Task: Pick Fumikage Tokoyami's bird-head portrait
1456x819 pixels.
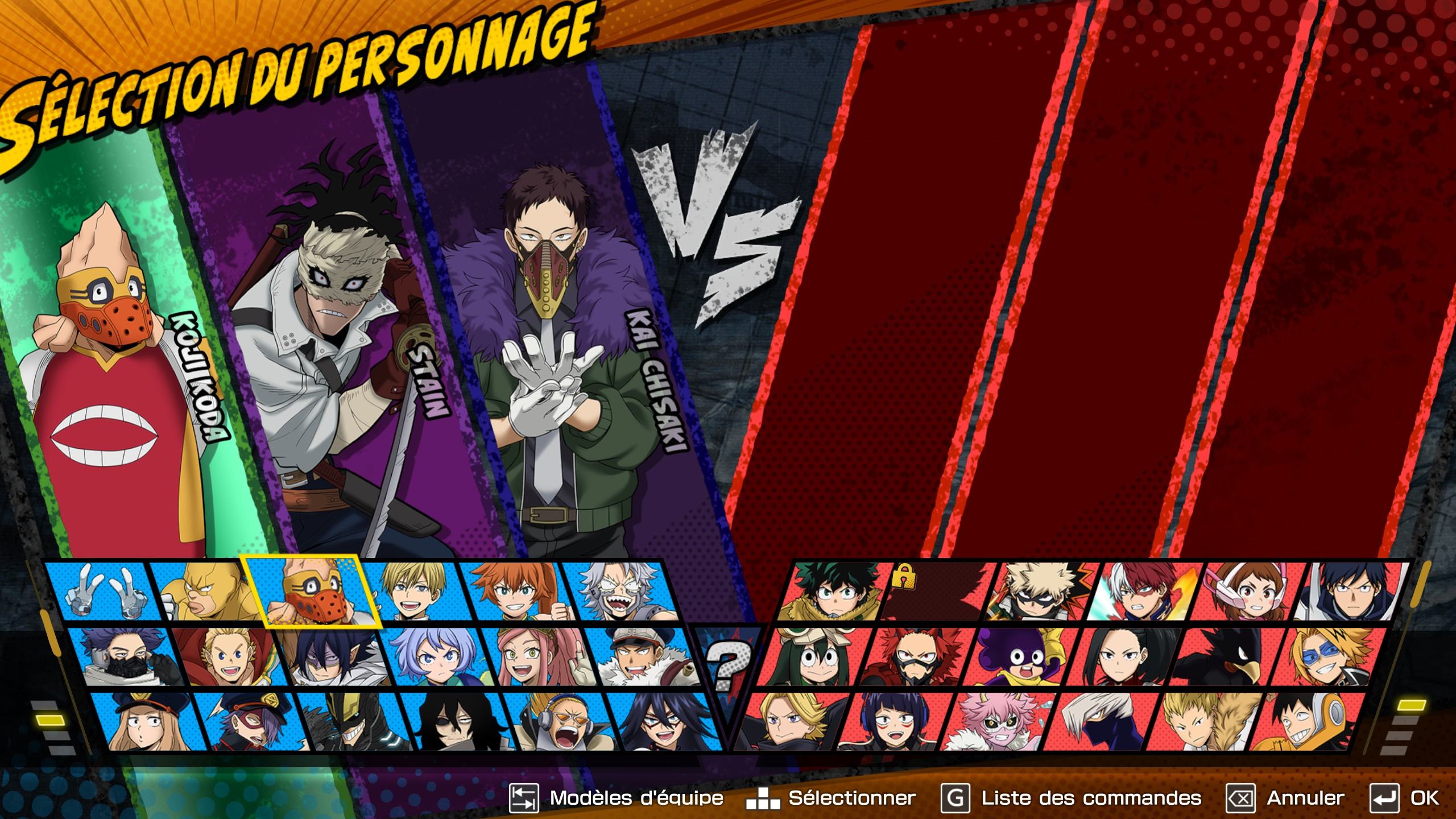Action: coord(1224,657)
